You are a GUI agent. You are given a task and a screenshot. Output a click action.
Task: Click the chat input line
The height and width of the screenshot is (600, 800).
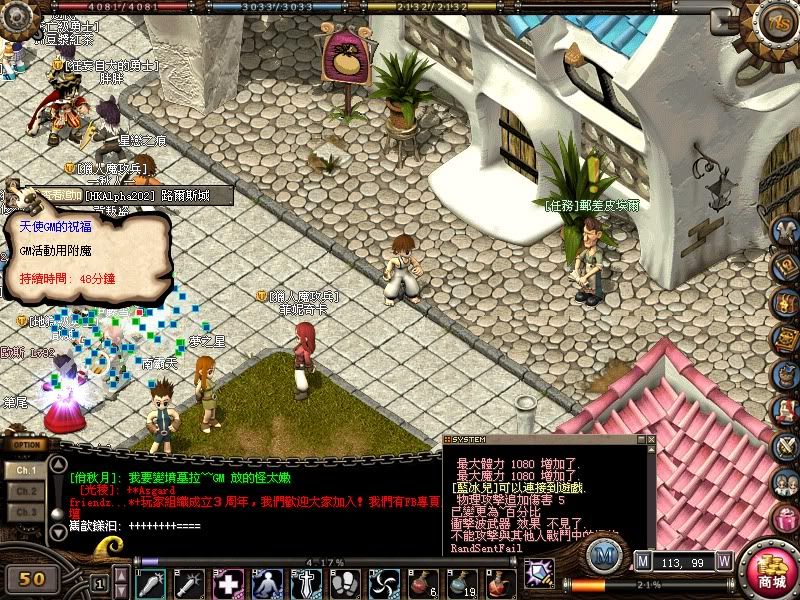250,526
